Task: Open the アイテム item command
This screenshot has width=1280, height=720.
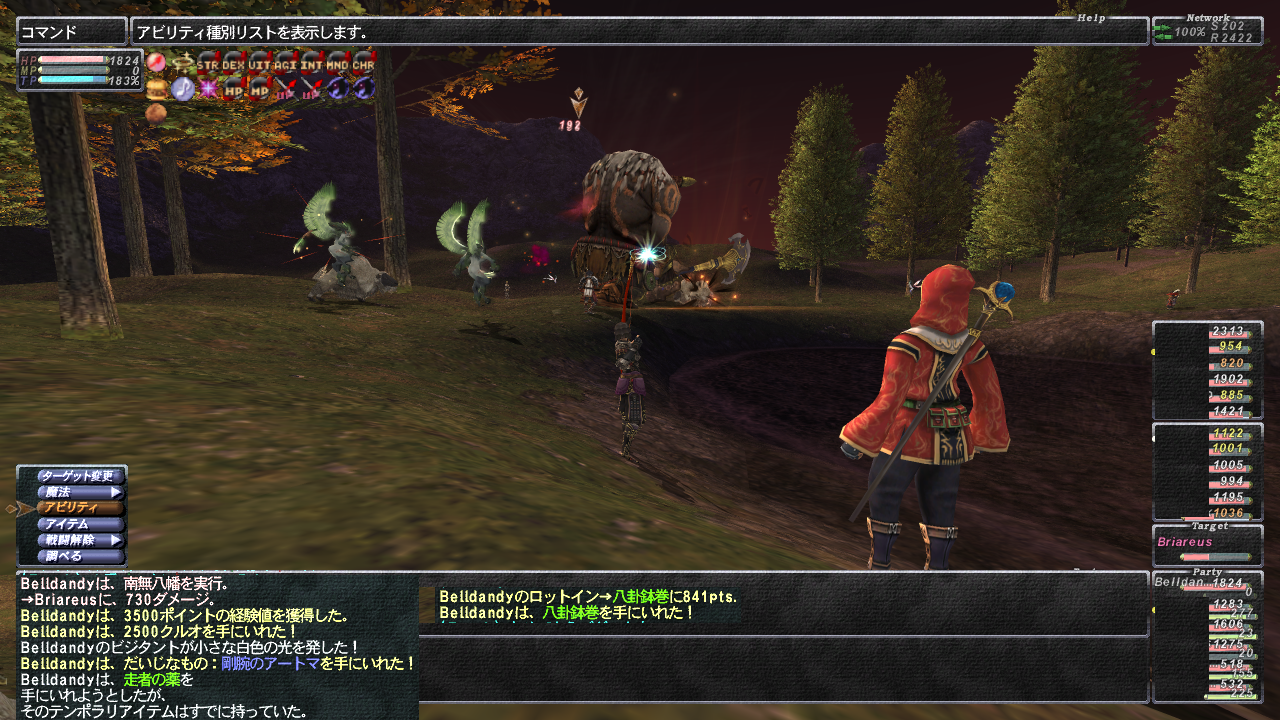Action: pyautogui.click(x=80, y=524)
